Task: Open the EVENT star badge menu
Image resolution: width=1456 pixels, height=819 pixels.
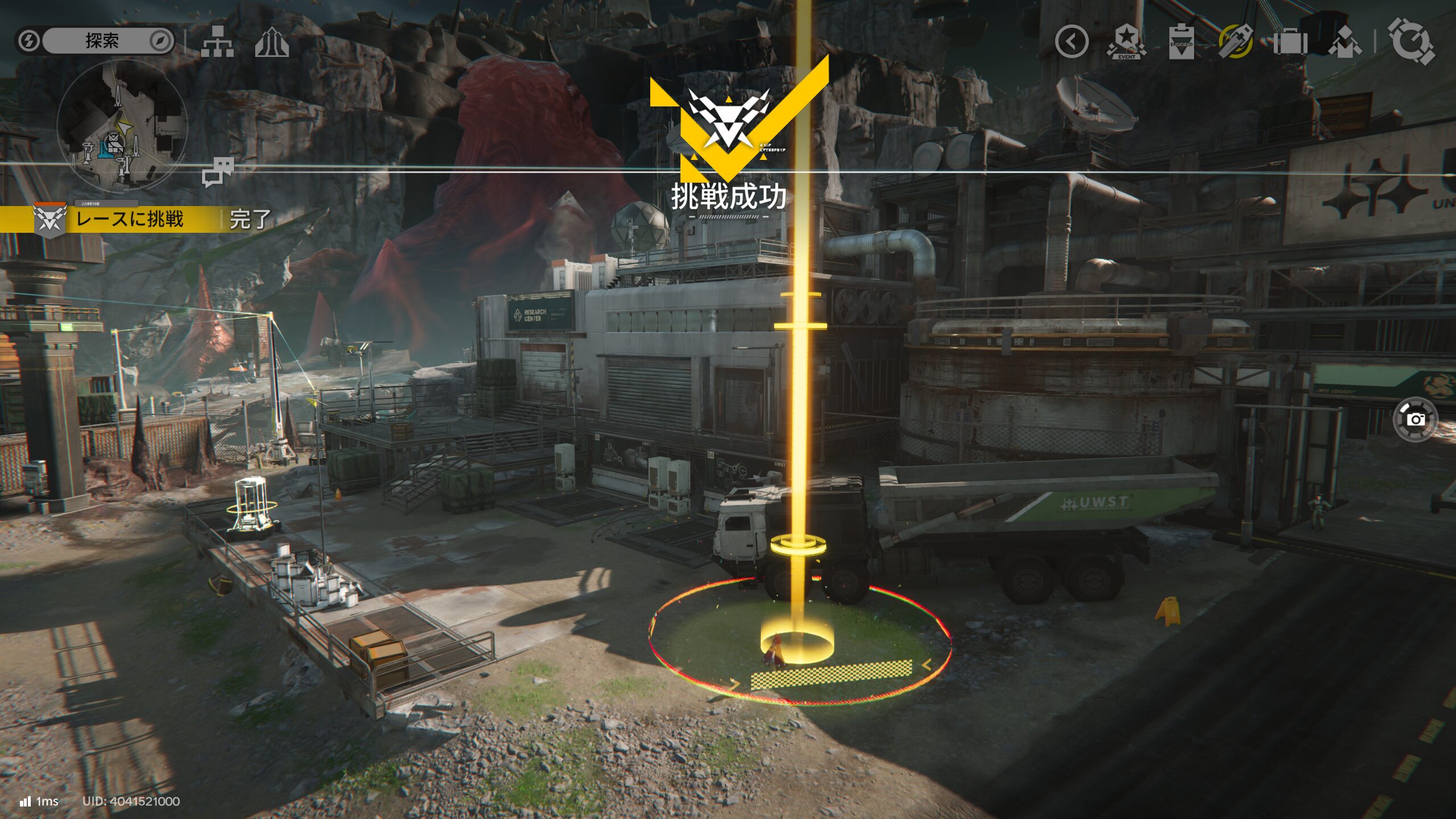Action: pyautogui.click(x=1126, y=42)
